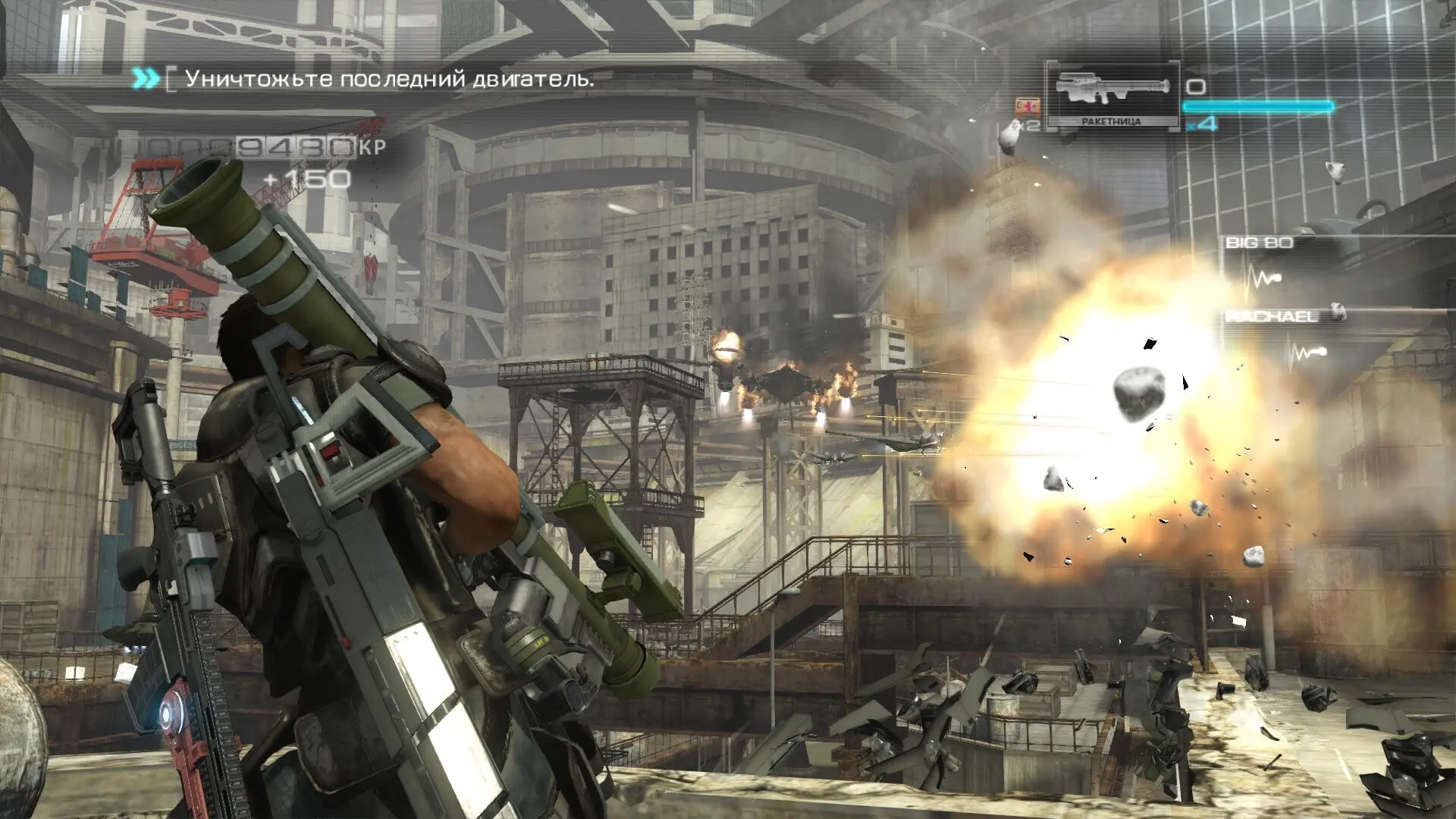Screen dimensions: 1456x819
Task: Select the Ракетница rocket launcher weapon icon
Action: tap(1111, 91)
